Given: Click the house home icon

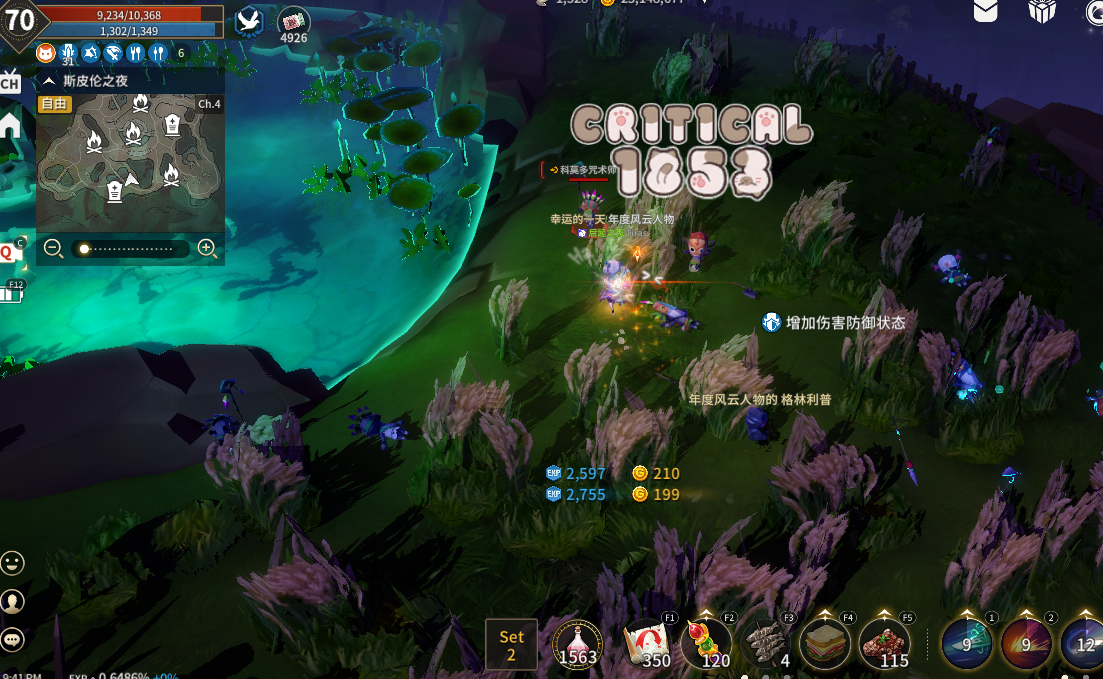Looking at the screenshot, I should click(x=10, y=124).
